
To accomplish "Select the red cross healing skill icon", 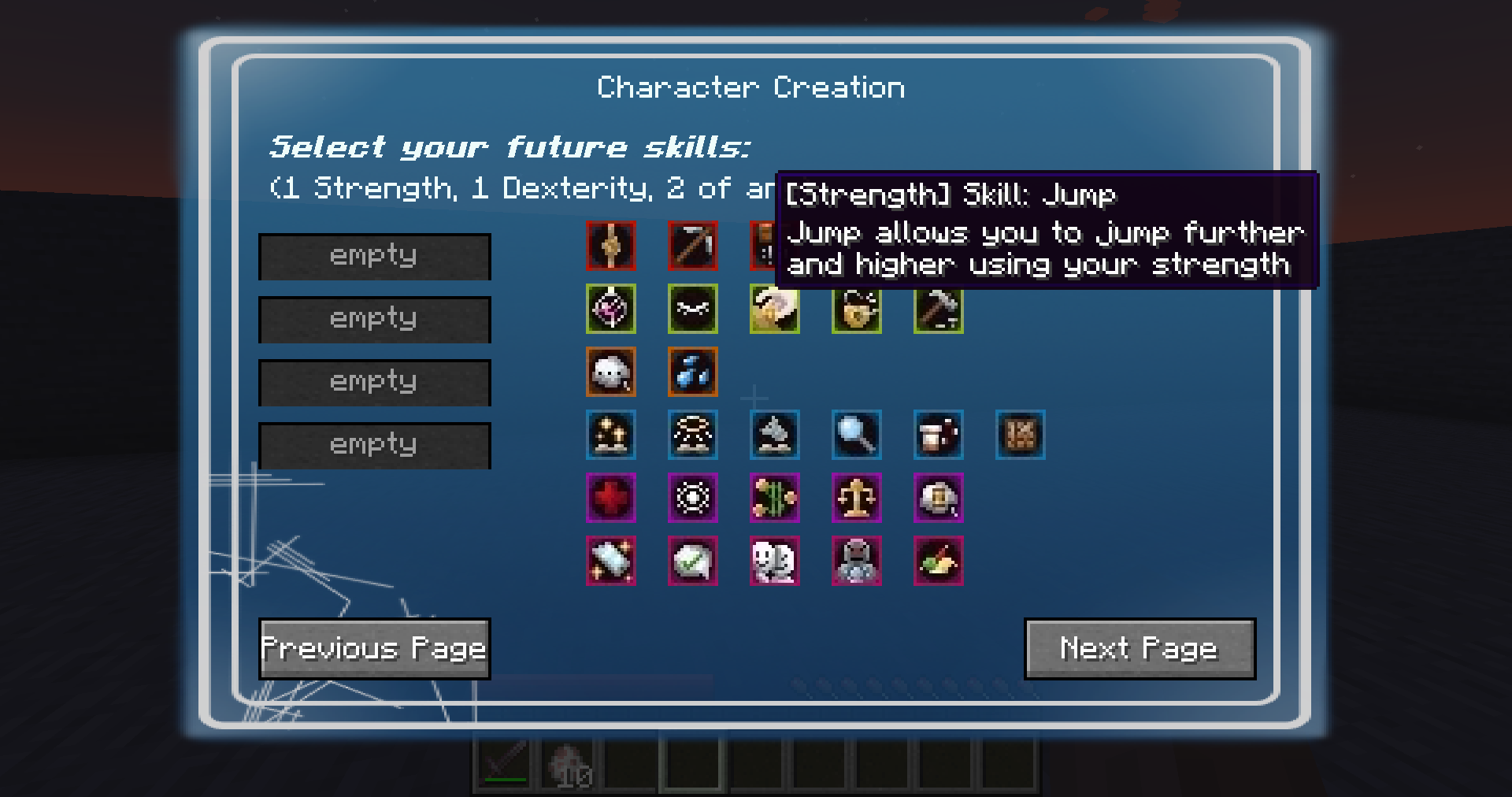I will [611, 499].
